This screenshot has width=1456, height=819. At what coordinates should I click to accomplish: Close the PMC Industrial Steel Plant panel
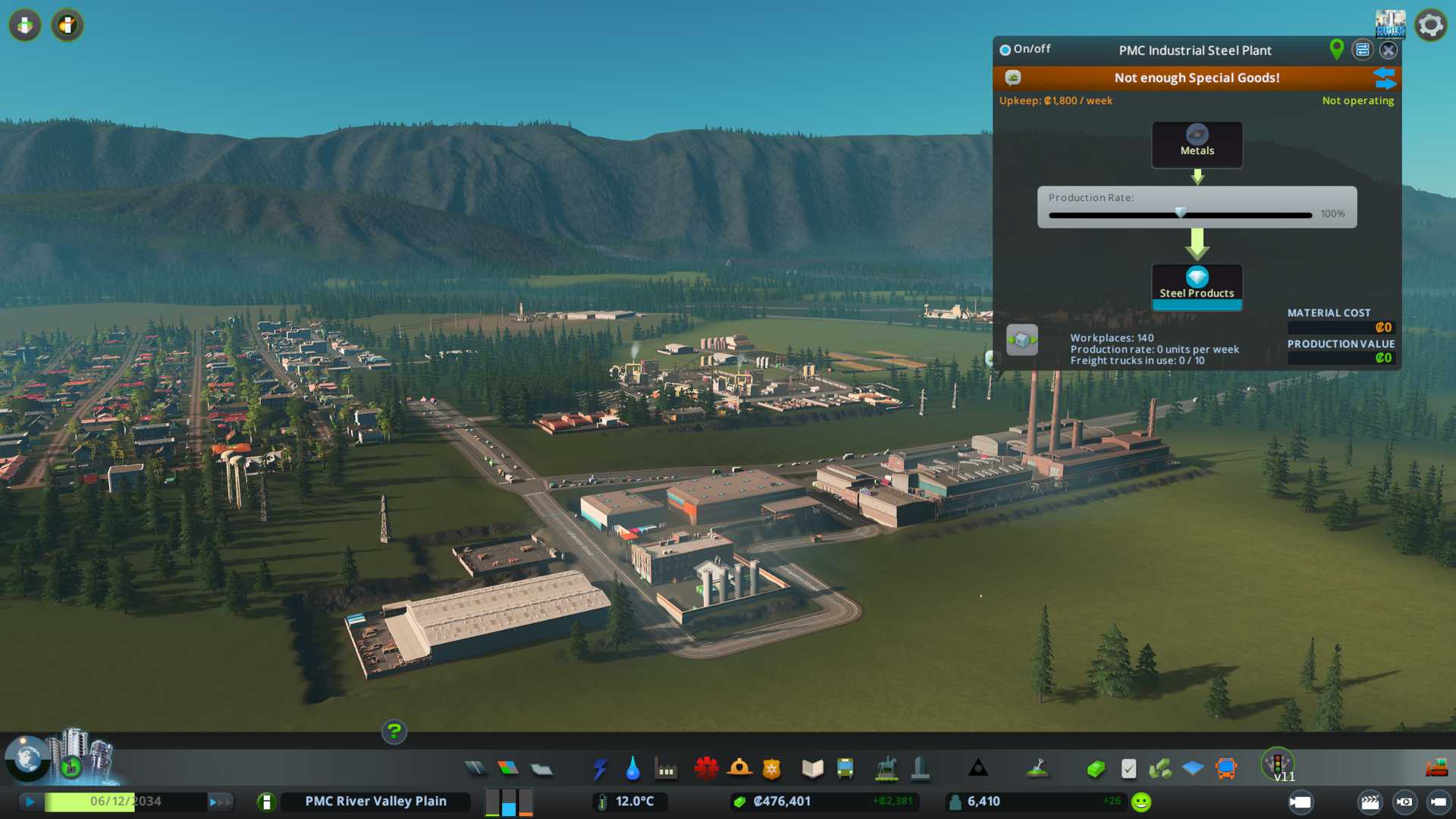1388,50
